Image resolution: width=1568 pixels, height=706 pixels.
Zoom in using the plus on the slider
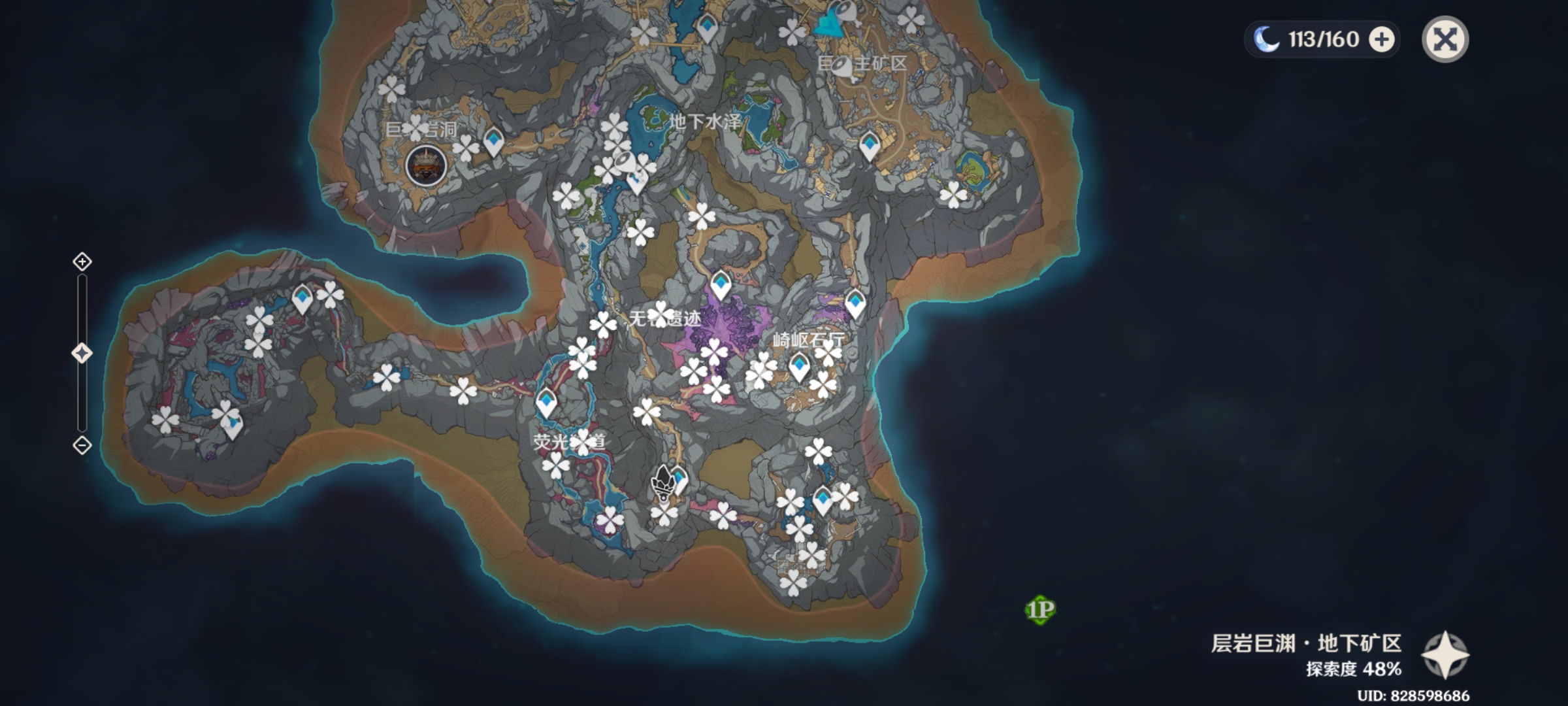[x=81, y=261]
